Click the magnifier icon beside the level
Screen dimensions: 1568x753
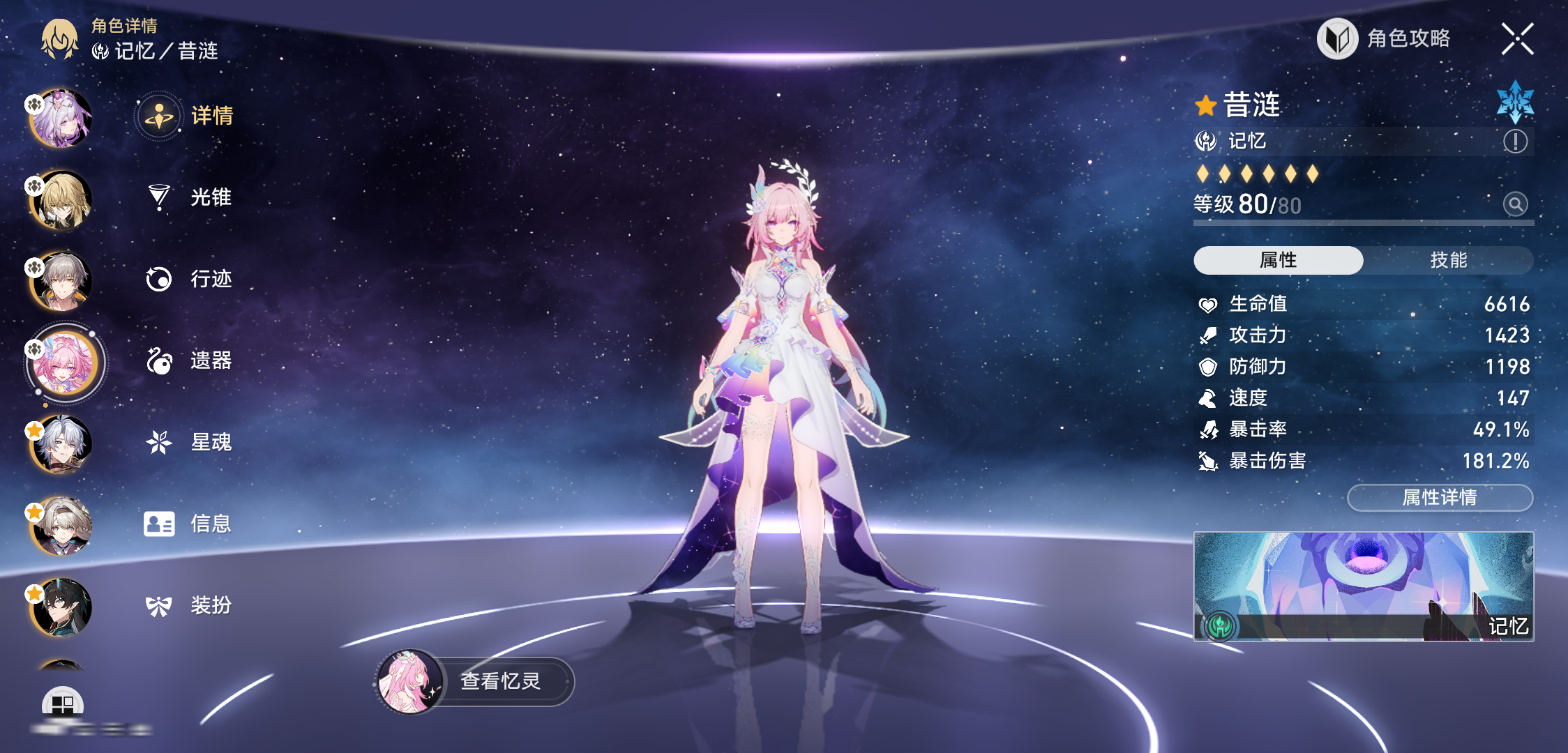click(x=1514, y=204)
